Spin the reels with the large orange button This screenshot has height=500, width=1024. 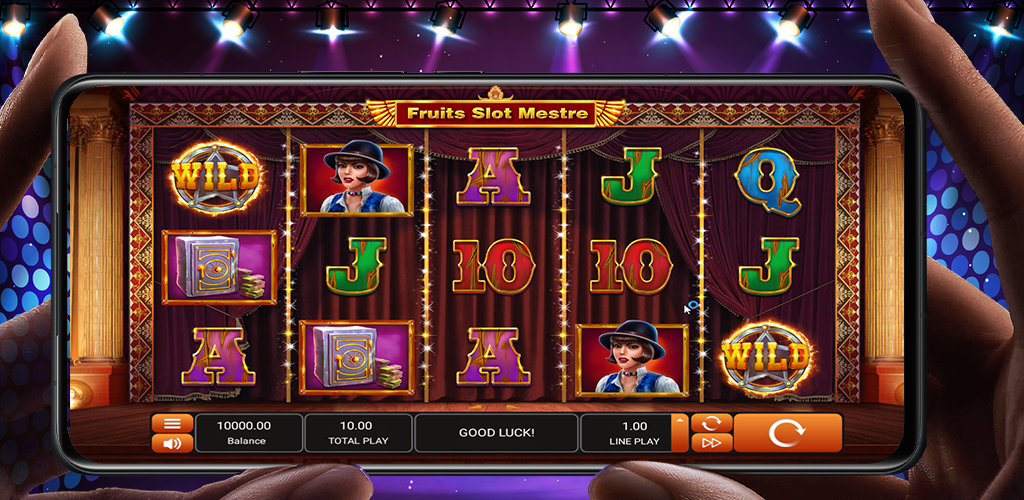pos(787,433)
